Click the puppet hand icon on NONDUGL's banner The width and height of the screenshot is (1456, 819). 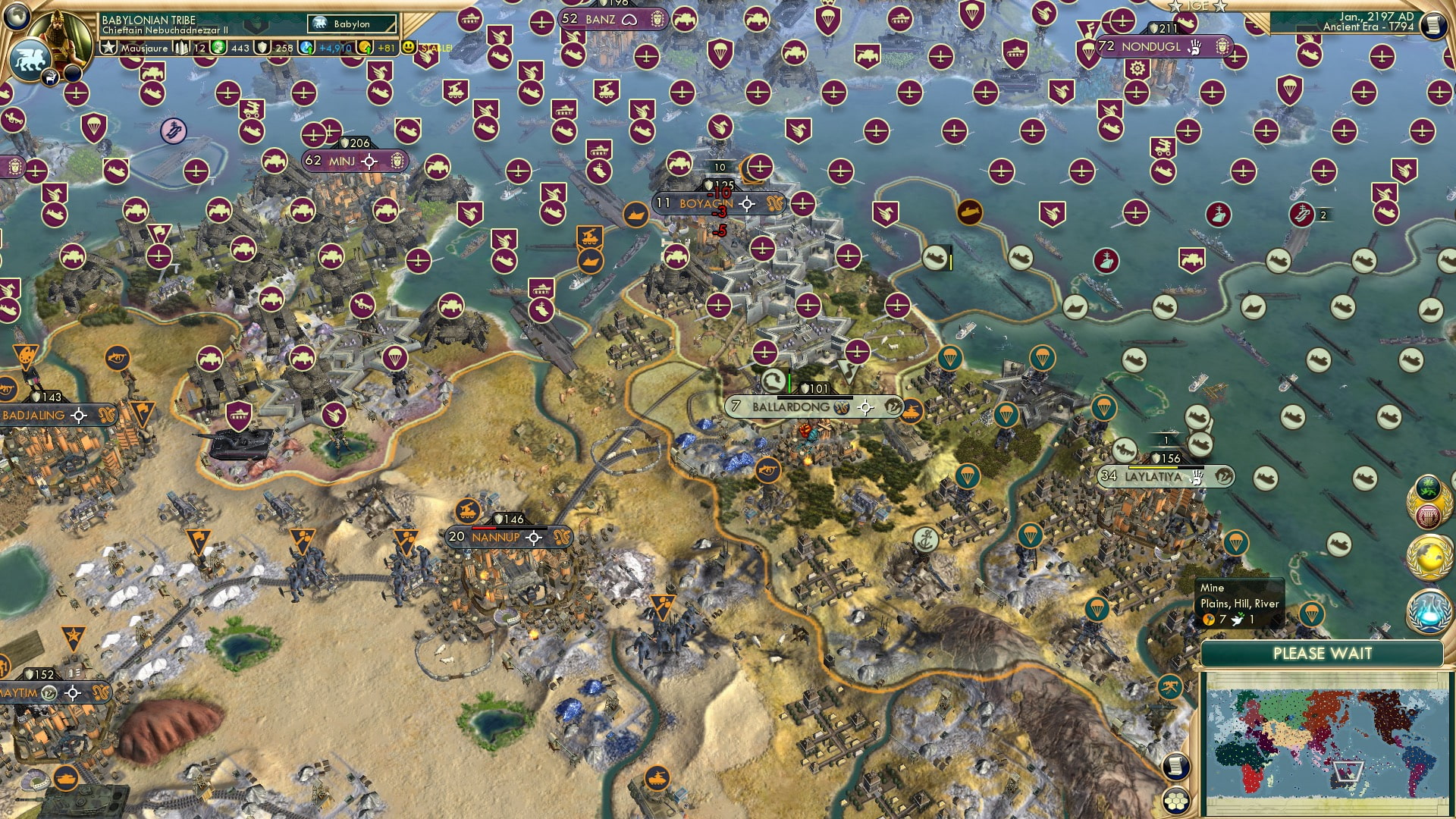coord(1196,45)
